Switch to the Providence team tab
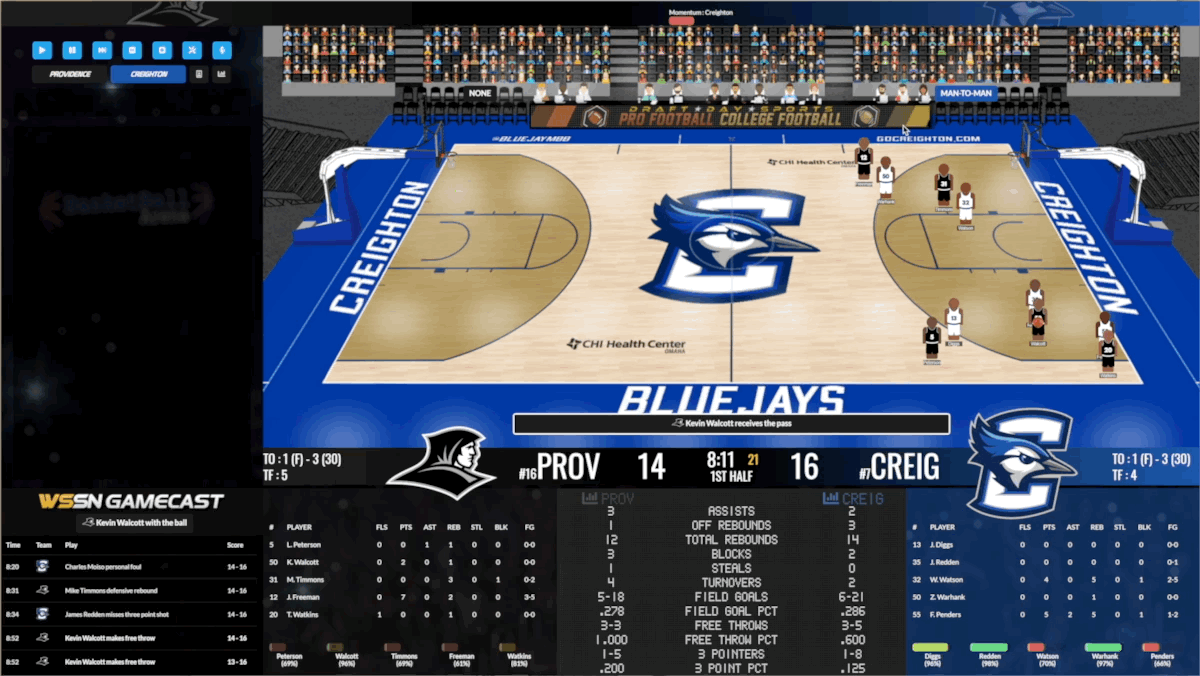Screen dimensions: 1200x676 pos(70,74)
